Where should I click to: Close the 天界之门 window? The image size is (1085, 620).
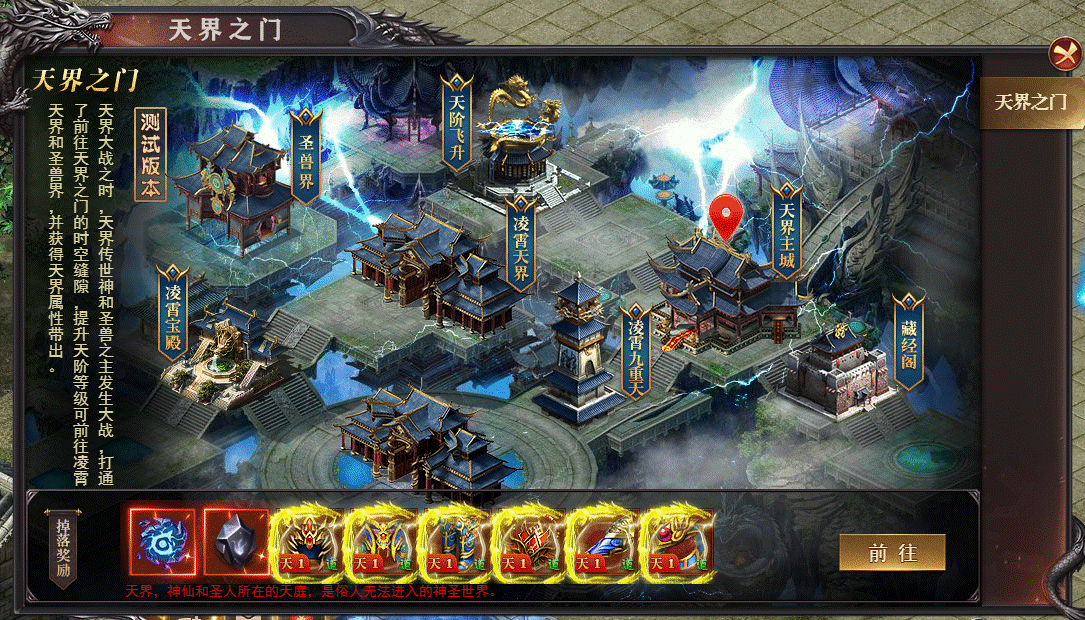pos(1063,53)
